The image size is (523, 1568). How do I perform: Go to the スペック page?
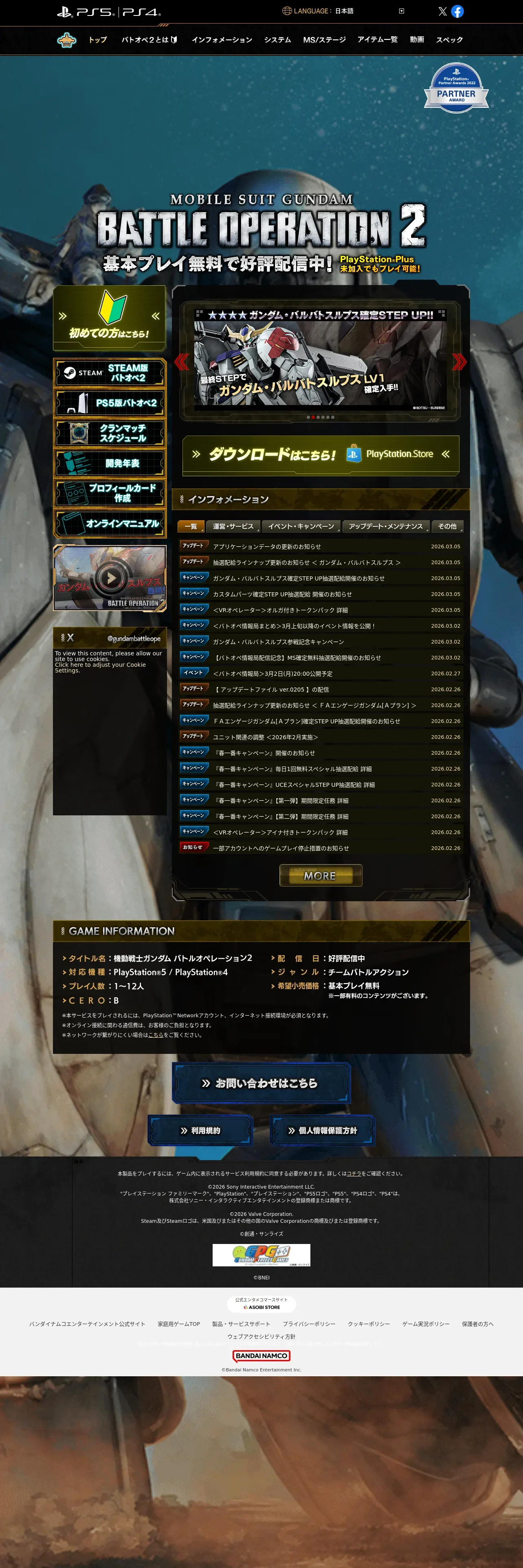point(449,39)
